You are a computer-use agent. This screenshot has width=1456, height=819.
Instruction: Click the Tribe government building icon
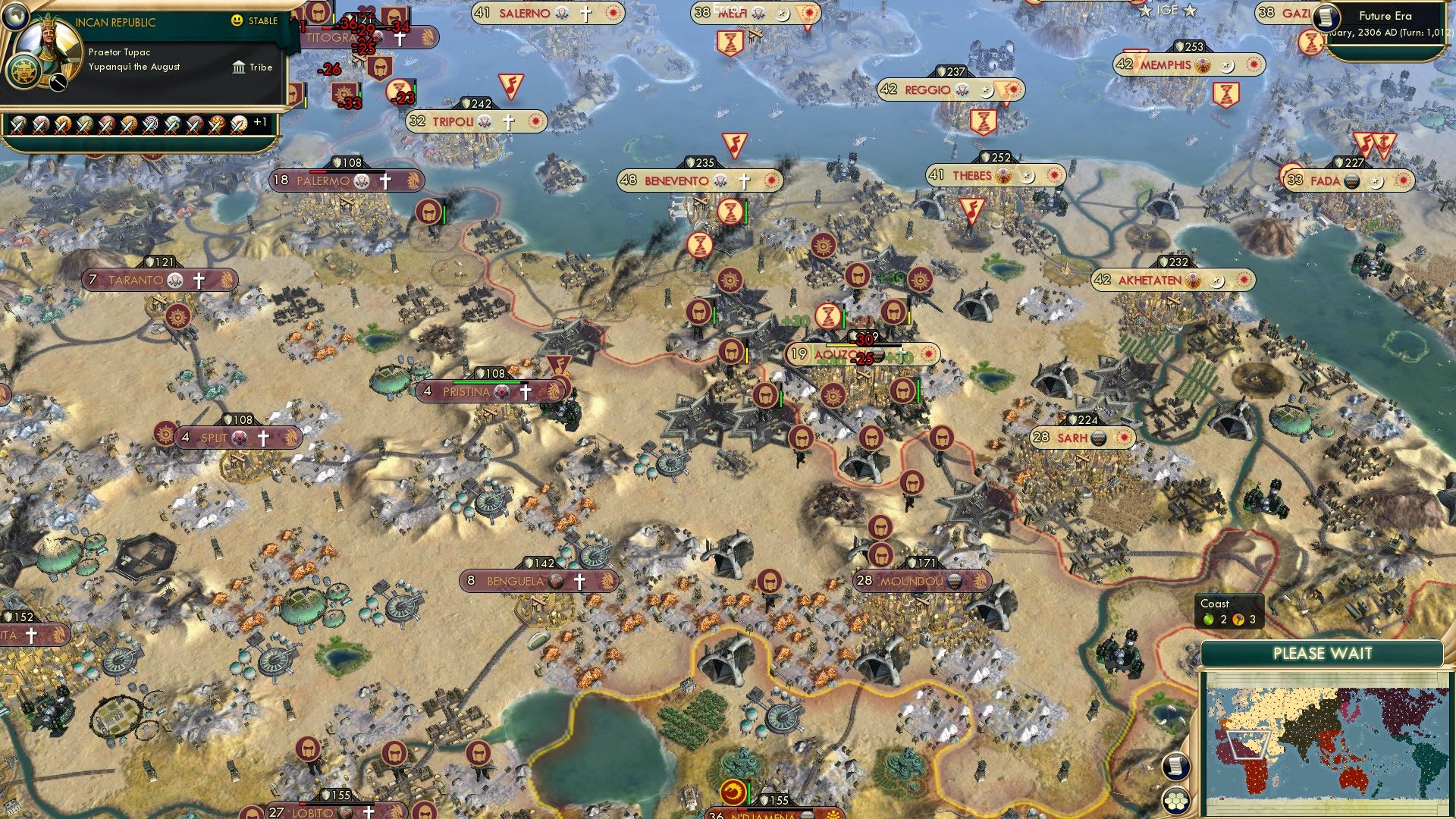pos(239,67)
